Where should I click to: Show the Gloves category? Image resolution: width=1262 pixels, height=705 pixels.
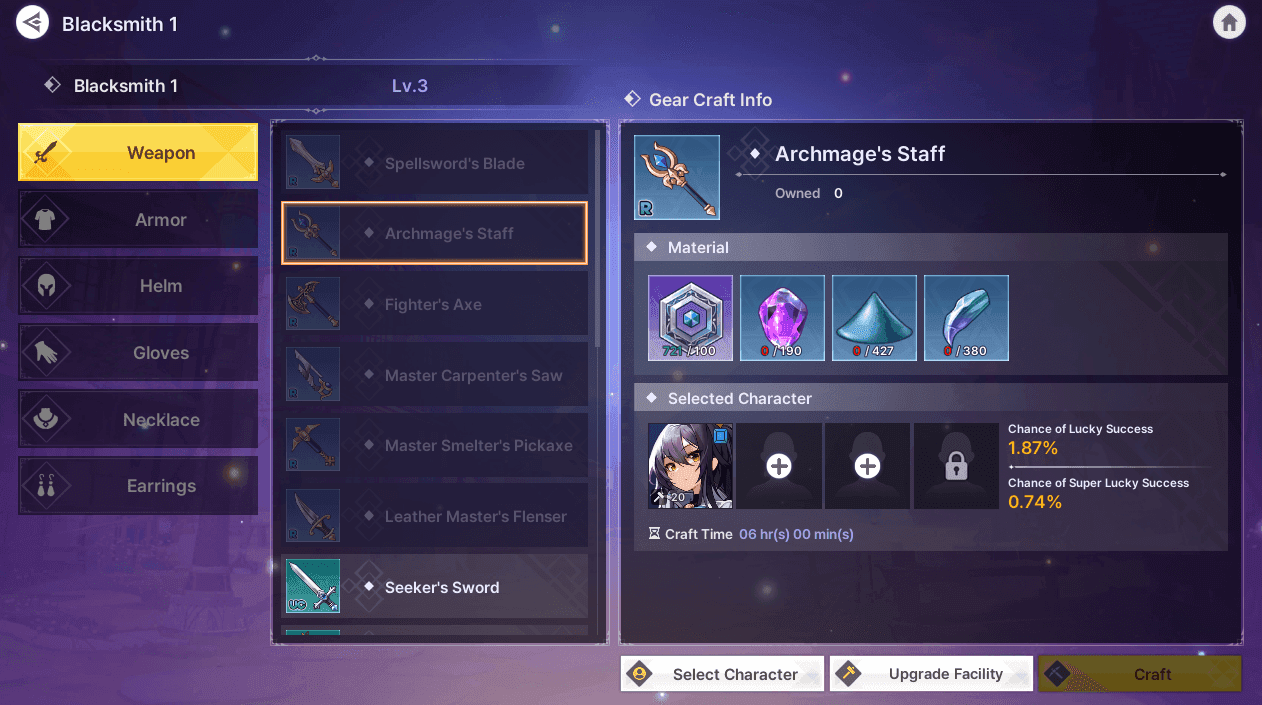tap(138, 353)
